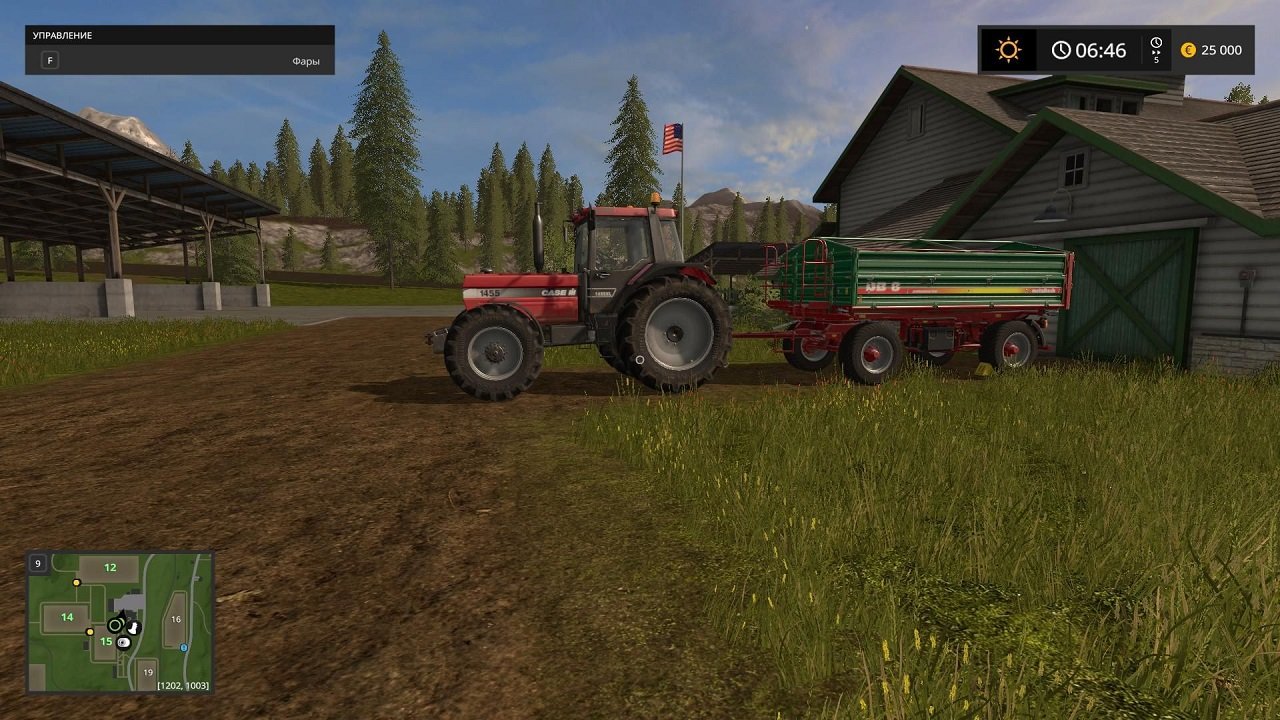Select field 16 on the minimap
This screenshot has height=720, width=1280.
coord(177,619)
